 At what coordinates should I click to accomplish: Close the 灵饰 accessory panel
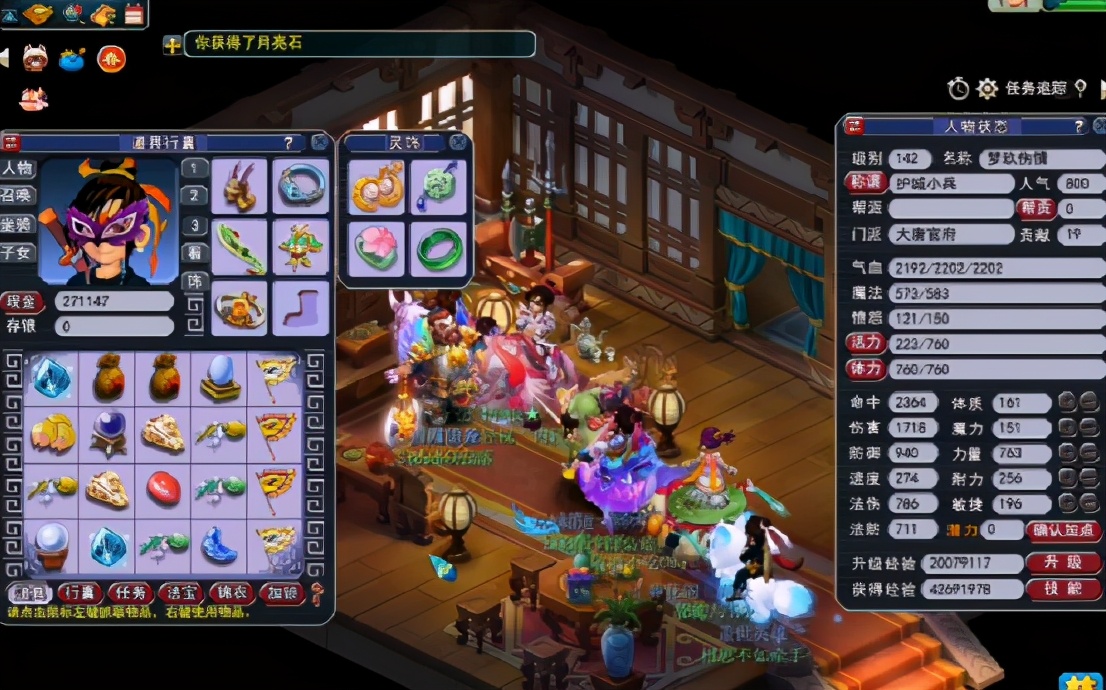(x=458, y=142)
